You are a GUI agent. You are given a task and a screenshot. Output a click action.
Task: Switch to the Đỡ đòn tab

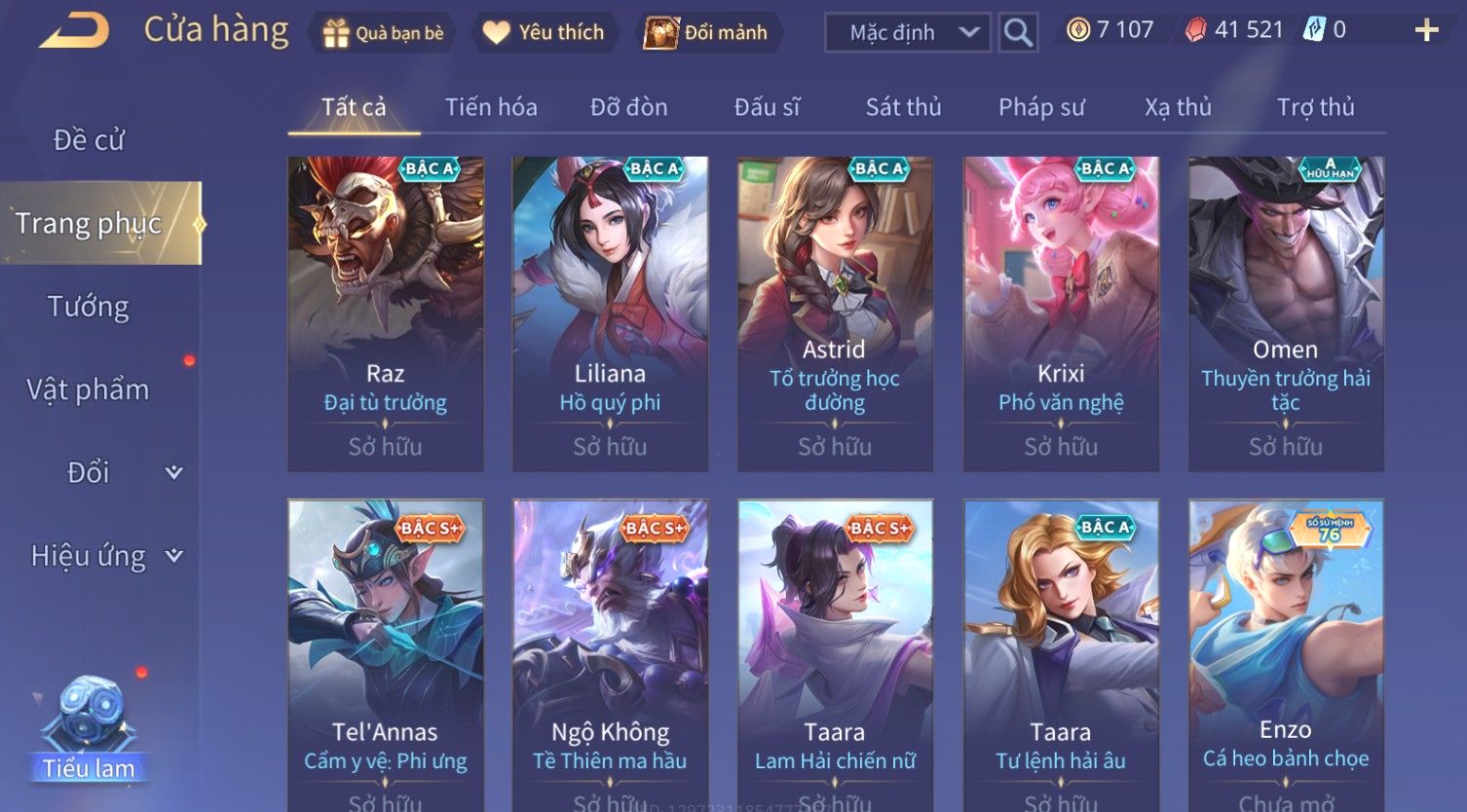tap(628, 107)
